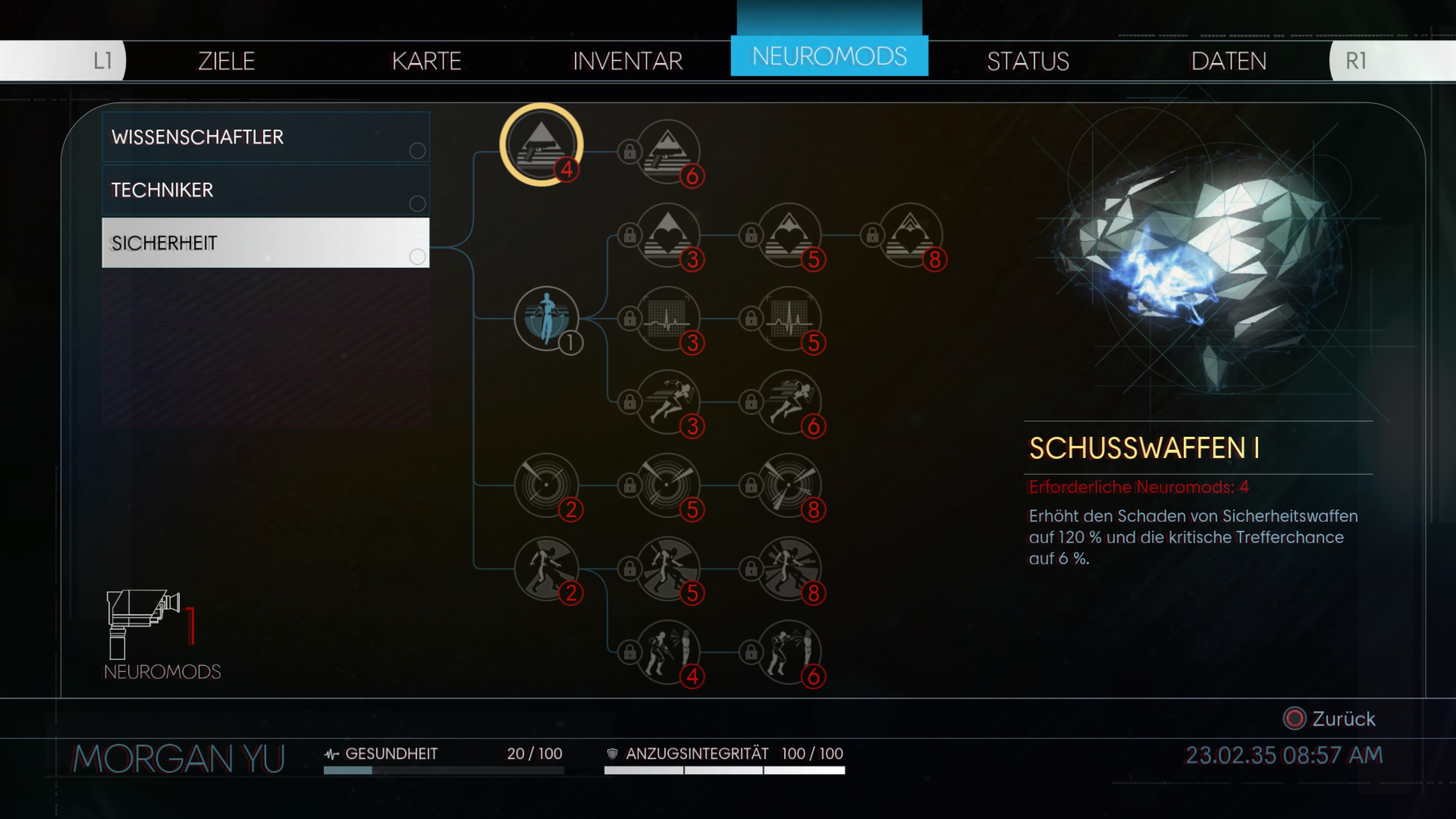1456x819 pixels.
Task: Pick the locked pistol skill costing 6
Action: click(x=668, y=152)
